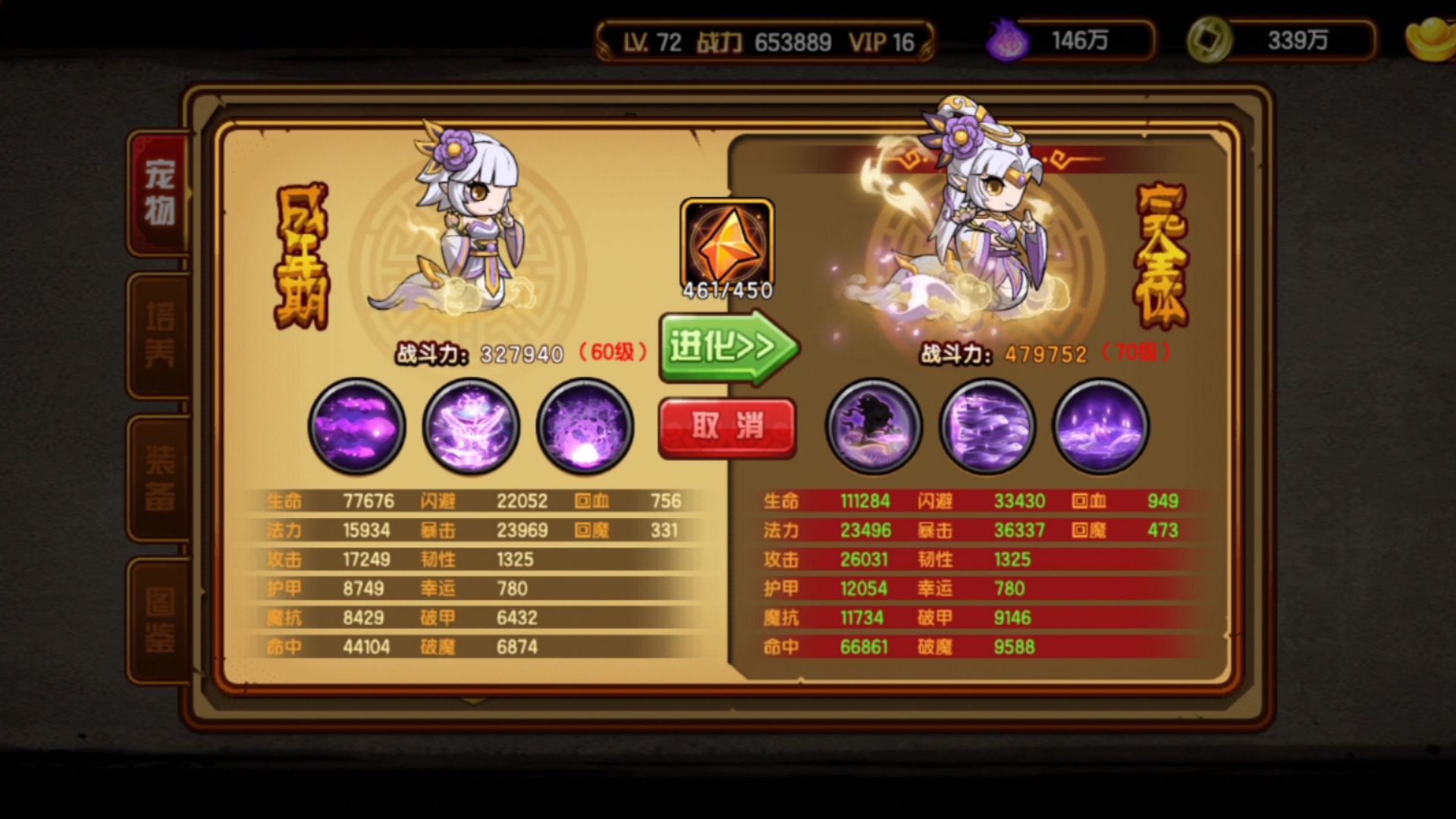View the purple cloud streak skill
Image resolution: width=1456 pixels, height=819 pixels.
tap(356, 426)
